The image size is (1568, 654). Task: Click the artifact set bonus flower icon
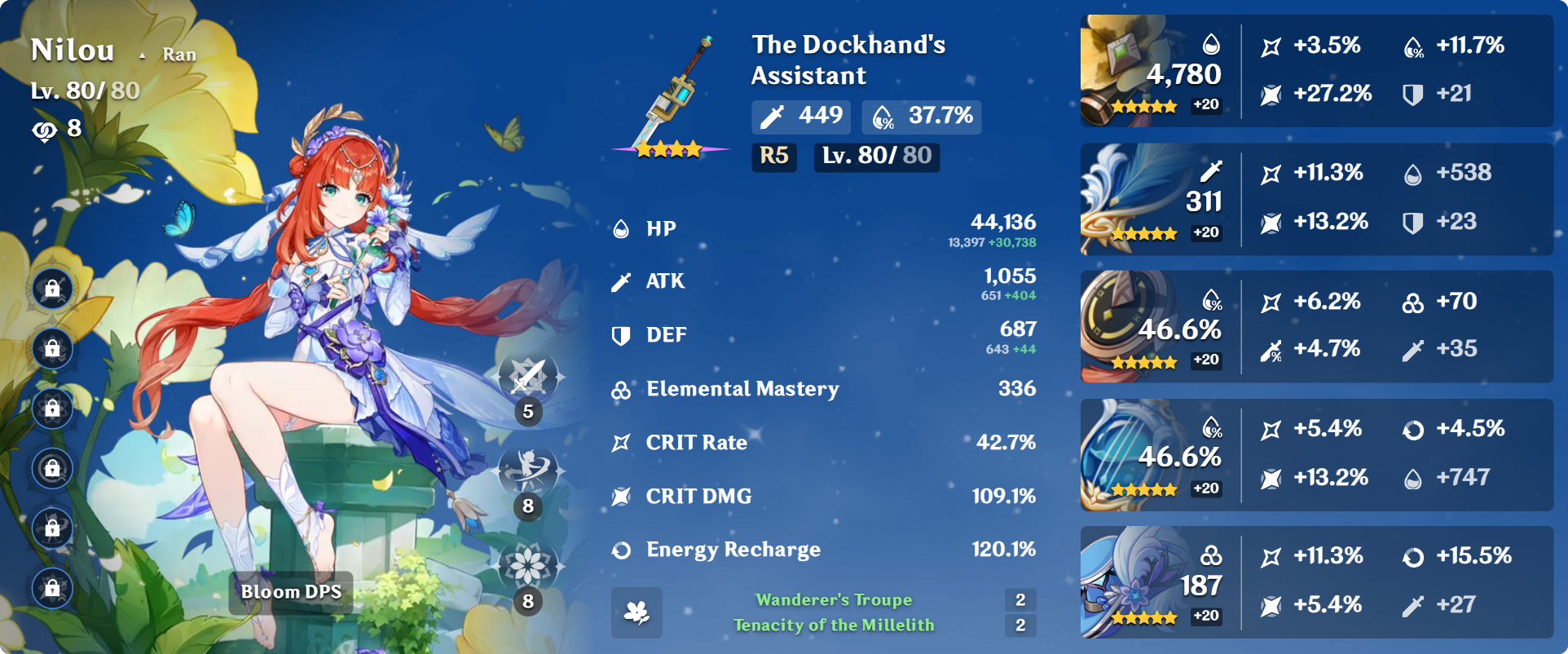[x=636, y=612]
